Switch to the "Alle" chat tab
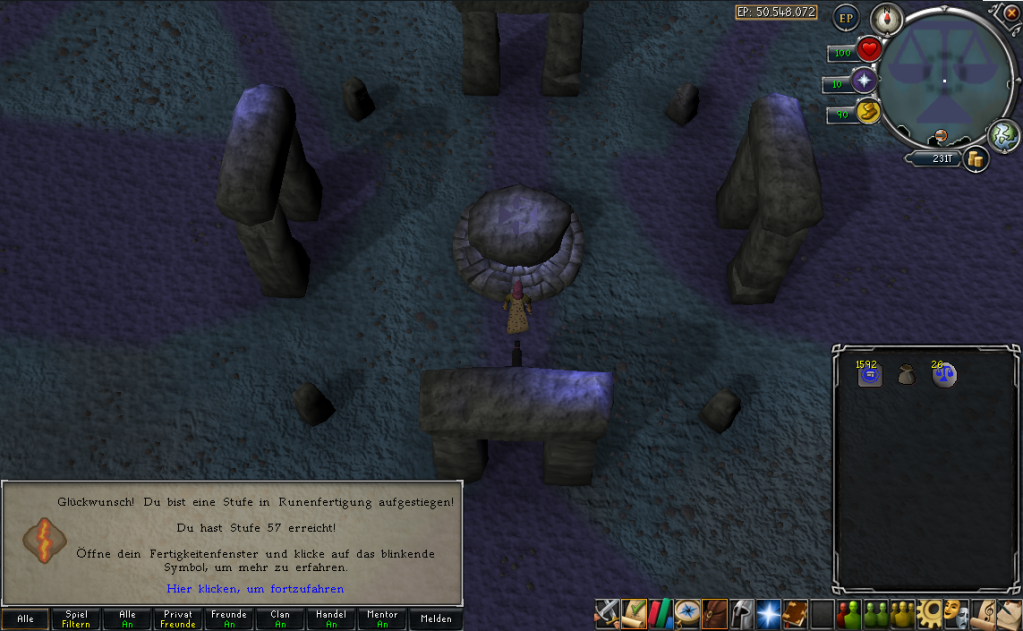 25,619
